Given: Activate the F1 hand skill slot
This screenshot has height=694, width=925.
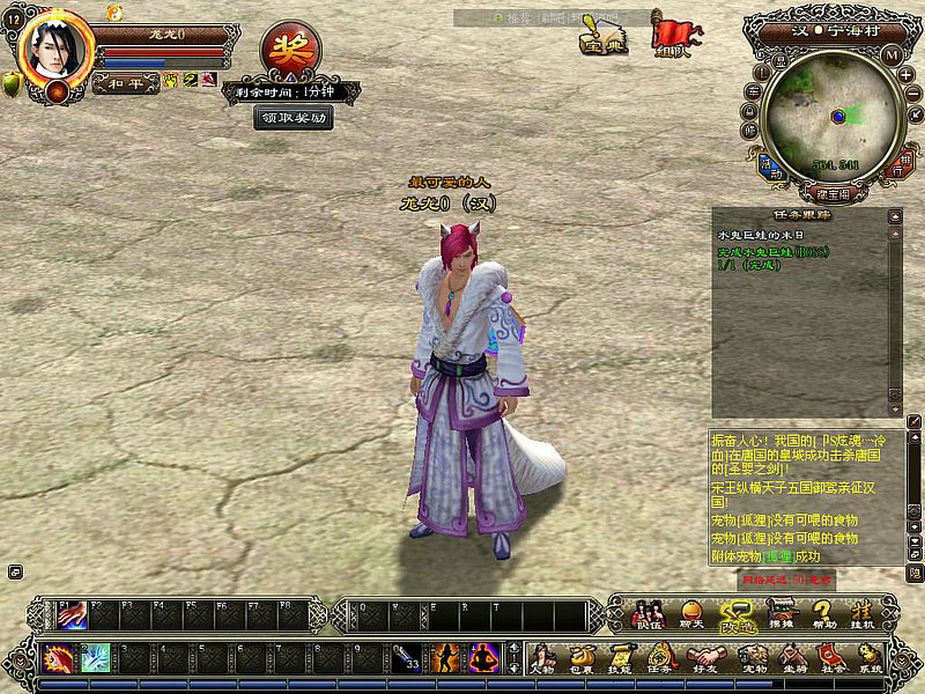Looking at the screenshot, I should tap(72, 615).
